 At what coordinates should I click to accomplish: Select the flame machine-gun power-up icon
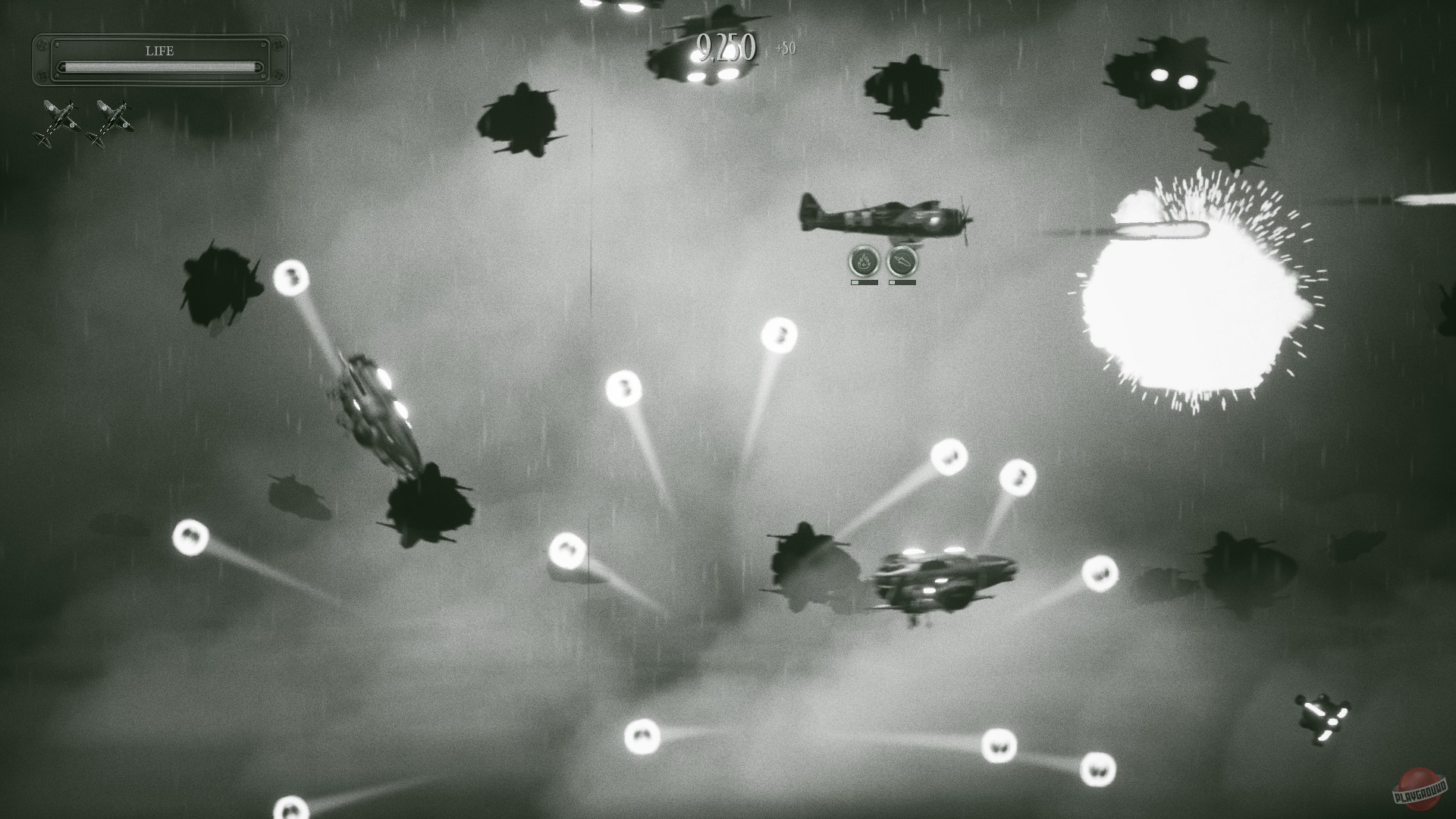(x=863, y=262)
